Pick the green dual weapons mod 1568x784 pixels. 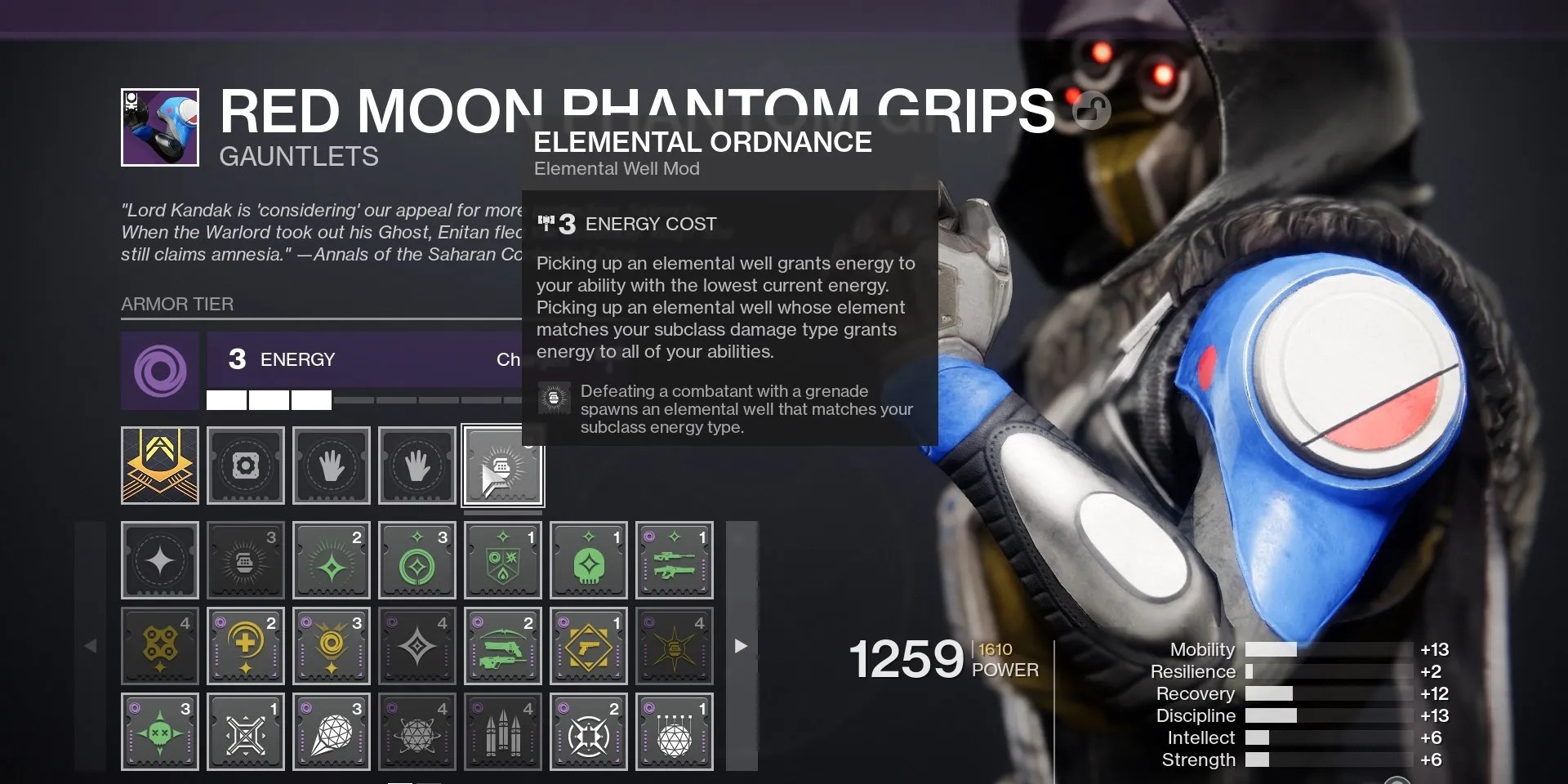(502, 646)
